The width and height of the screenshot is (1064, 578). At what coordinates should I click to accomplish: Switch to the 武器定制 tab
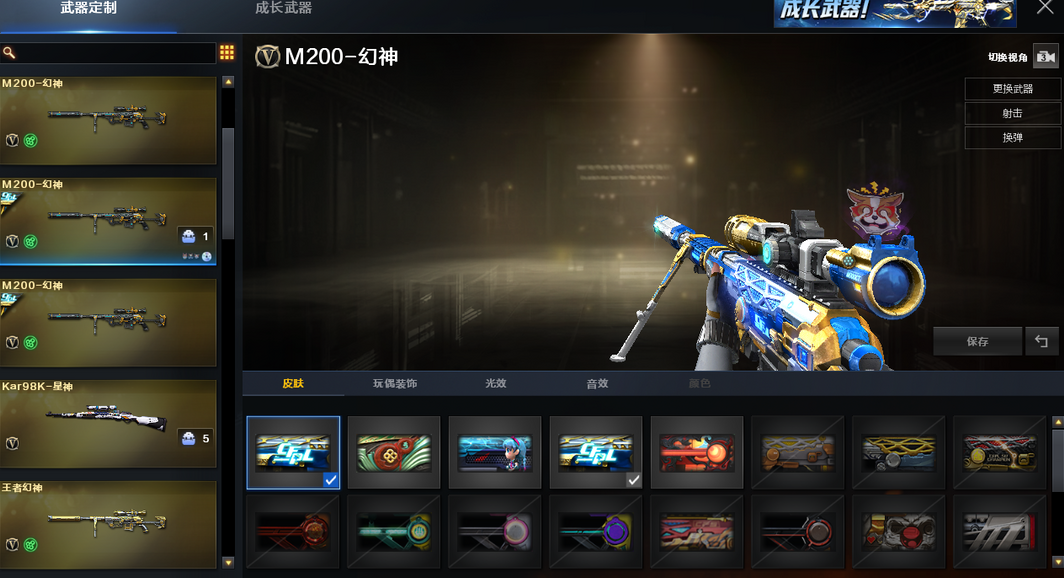[x=88, y=9]
